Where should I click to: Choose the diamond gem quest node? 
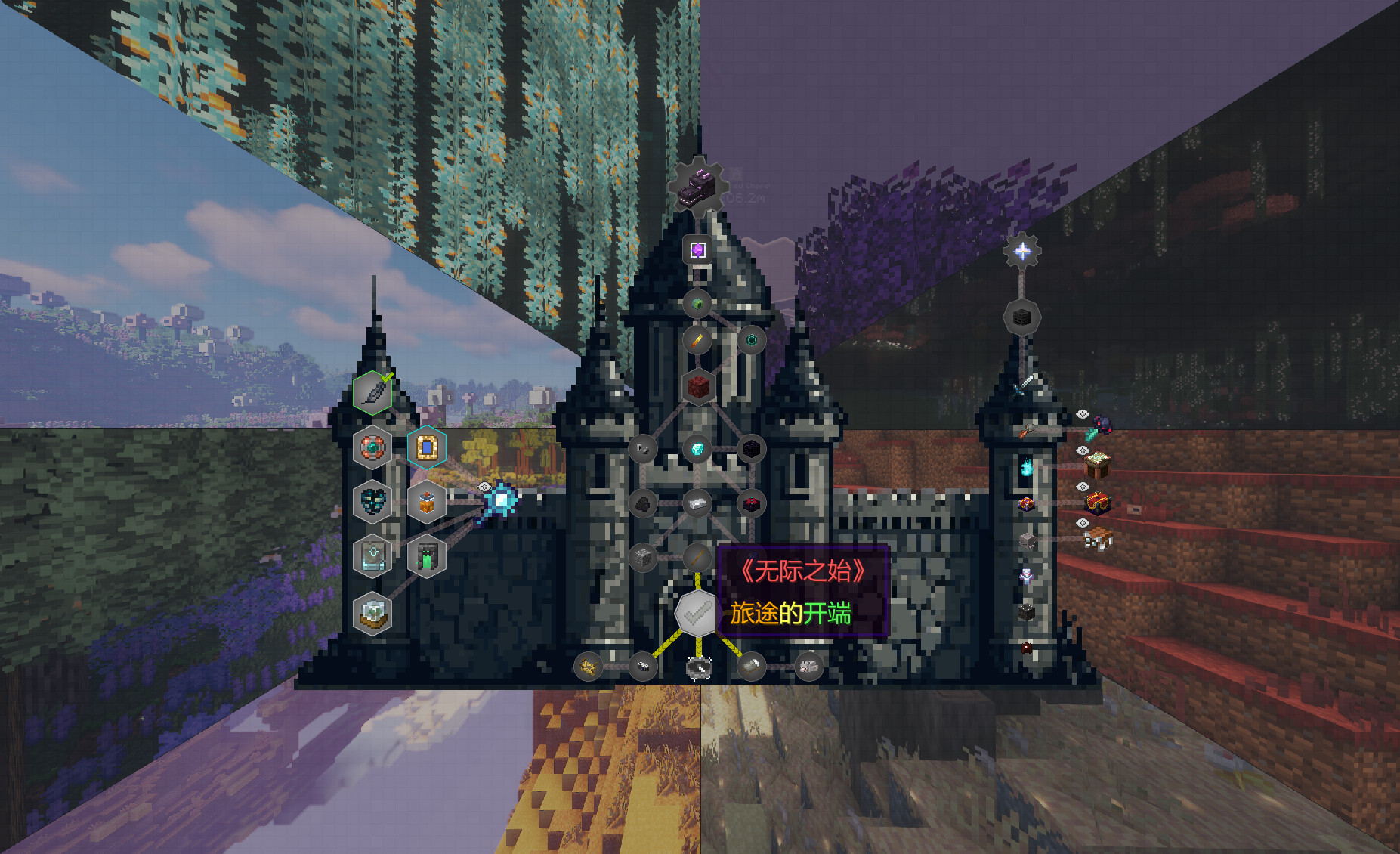click(697, 449)
